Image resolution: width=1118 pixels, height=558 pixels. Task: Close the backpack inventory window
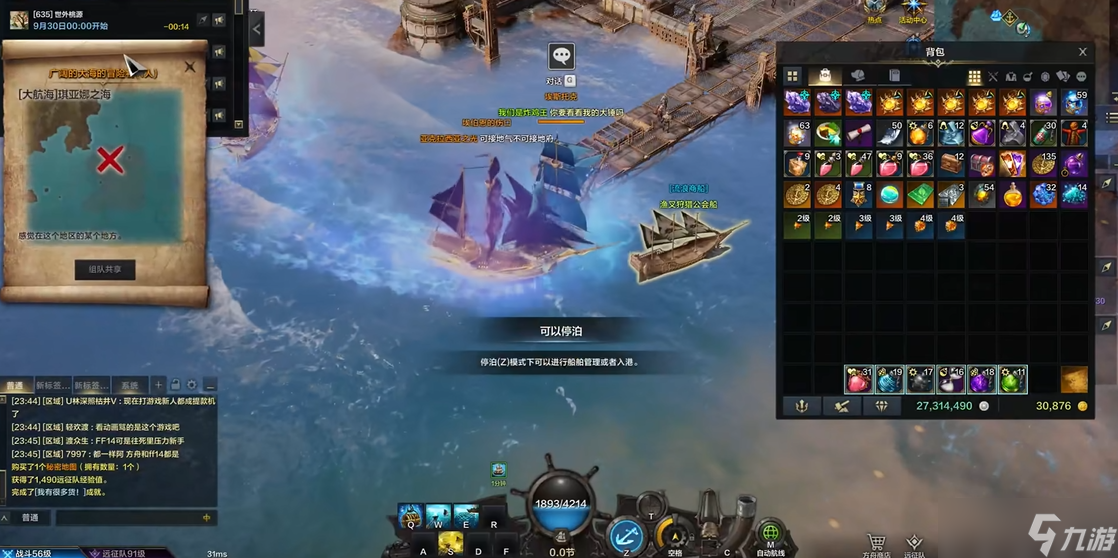point(1082,52)
